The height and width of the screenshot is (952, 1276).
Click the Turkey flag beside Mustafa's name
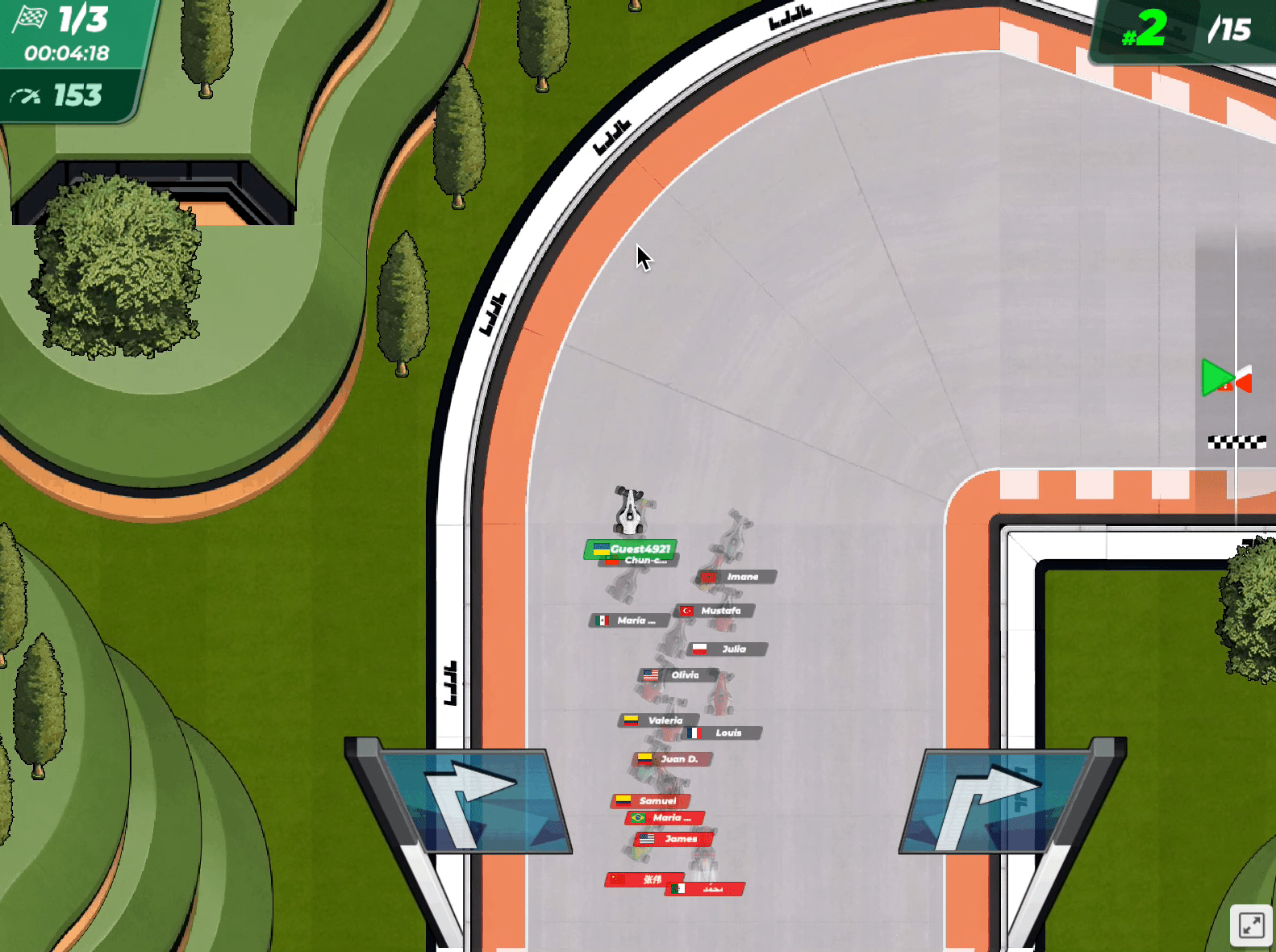686,612
